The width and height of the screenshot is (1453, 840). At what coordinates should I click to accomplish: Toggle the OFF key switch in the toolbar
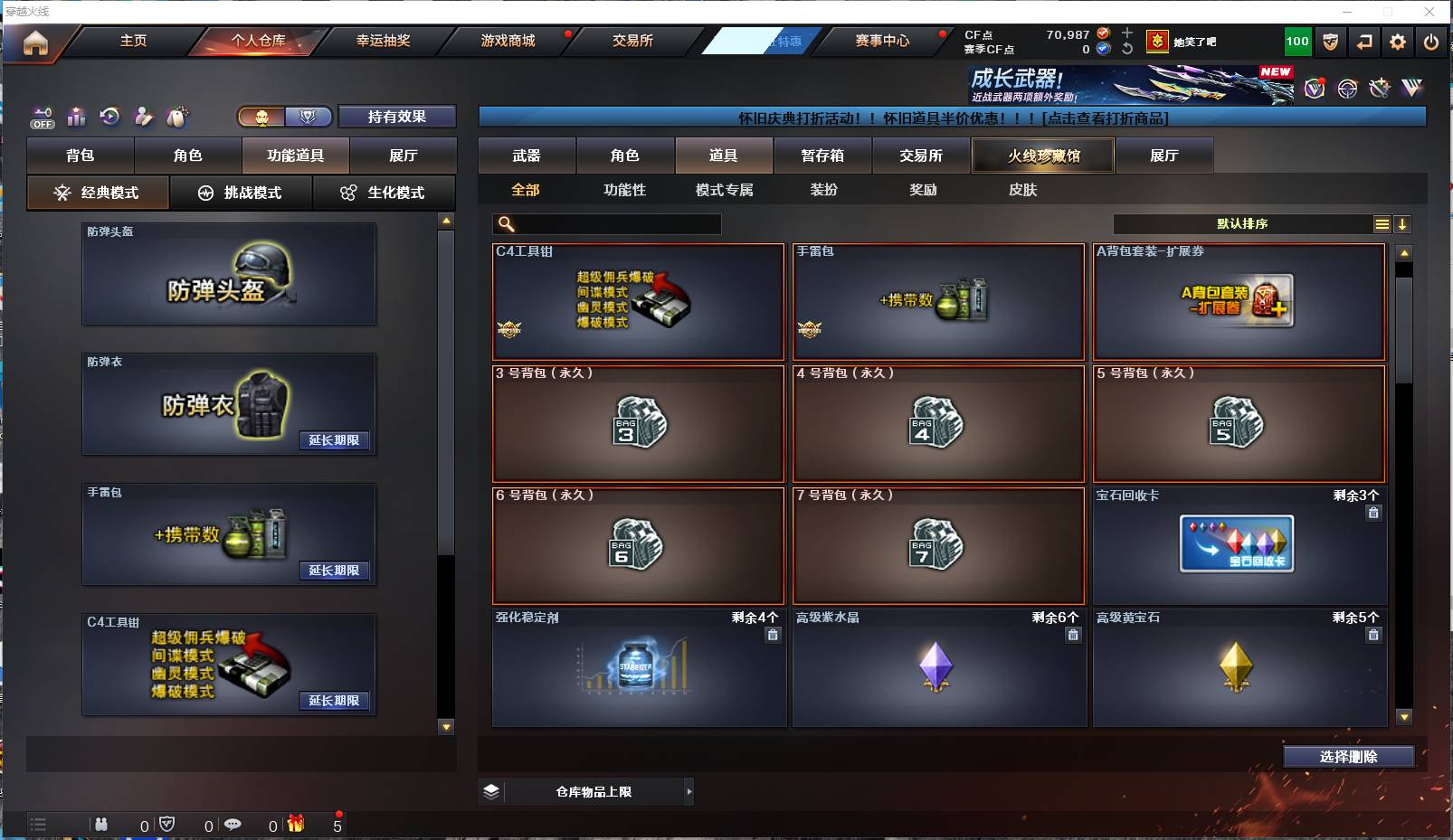(42, 118)
